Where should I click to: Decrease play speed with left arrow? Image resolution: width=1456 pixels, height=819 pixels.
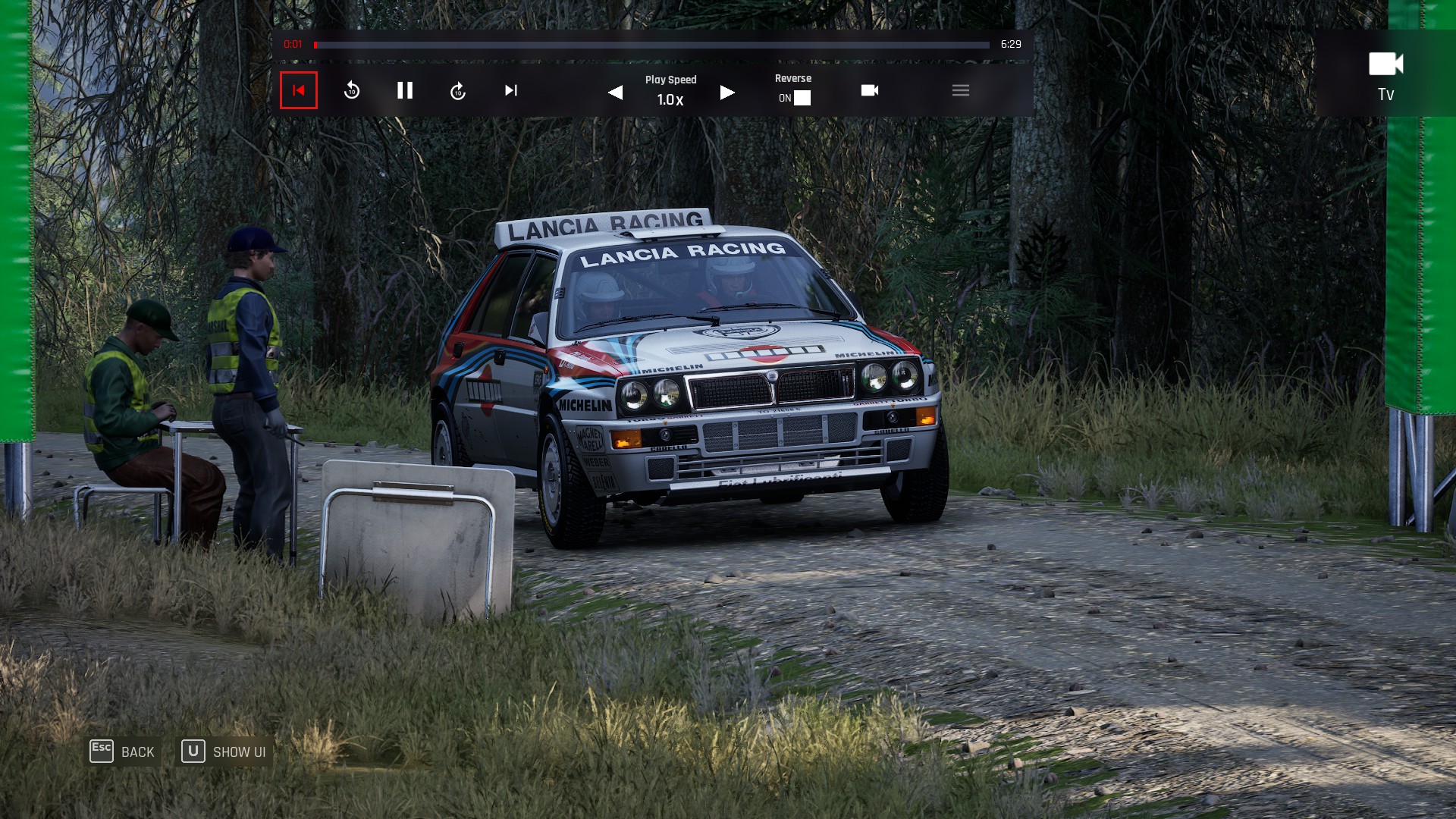point(616,93)
